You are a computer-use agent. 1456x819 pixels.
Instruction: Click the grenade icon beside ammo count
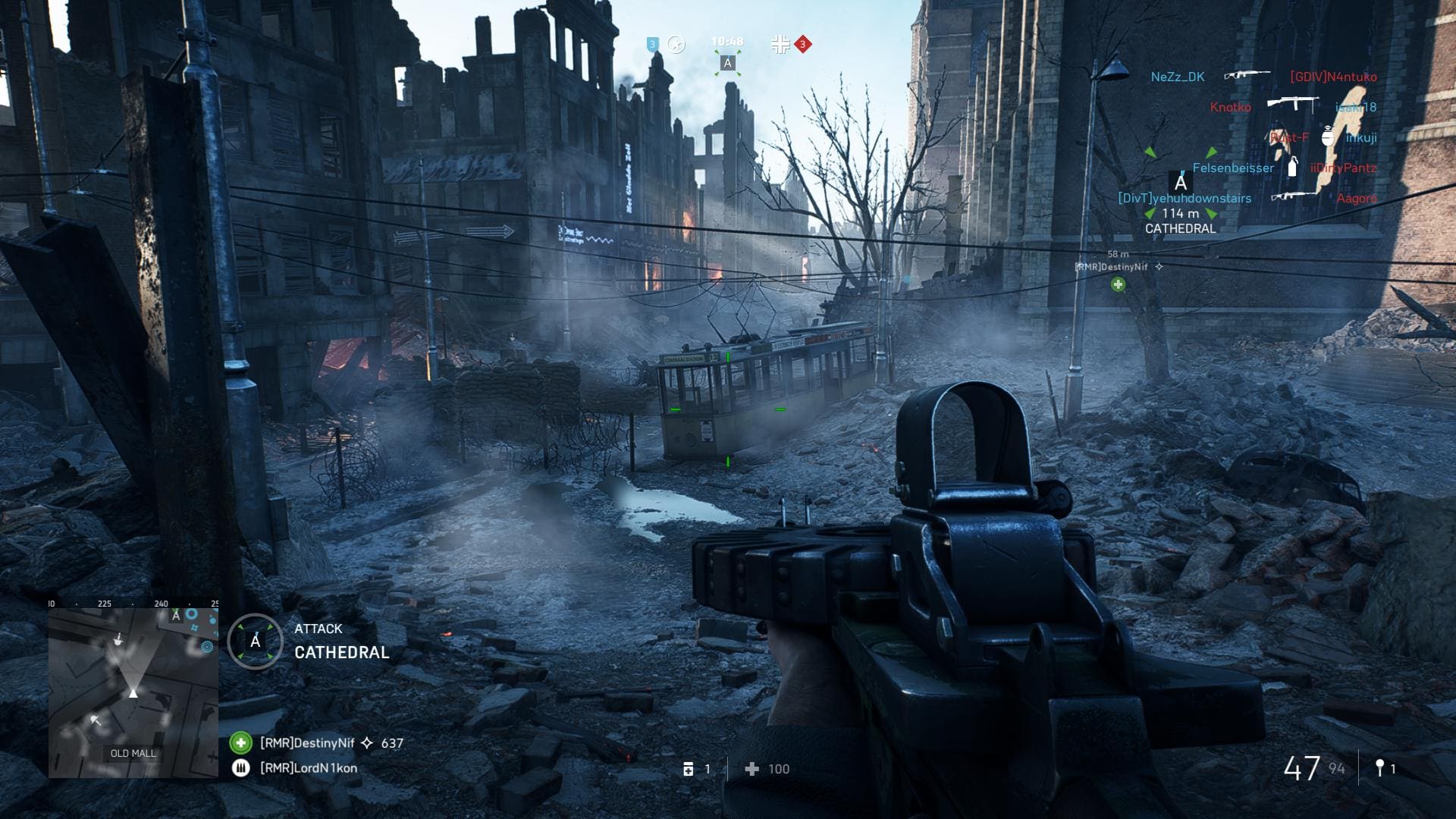point(1379,768)
